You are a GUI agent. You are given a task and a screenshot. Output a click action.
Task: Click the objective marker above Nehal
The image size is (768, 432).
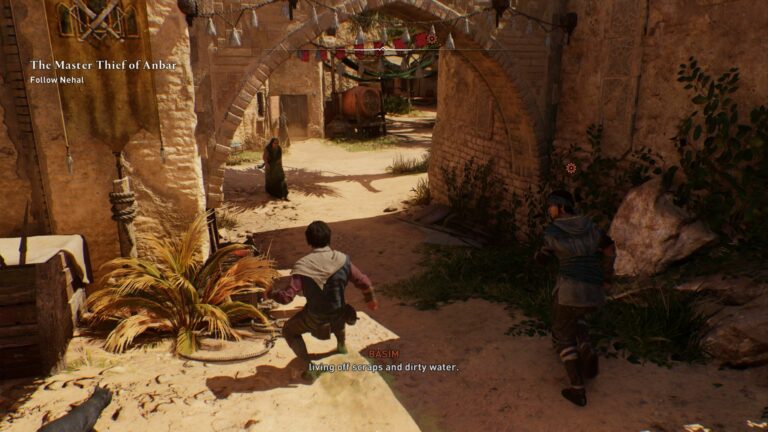click(571, 168)
